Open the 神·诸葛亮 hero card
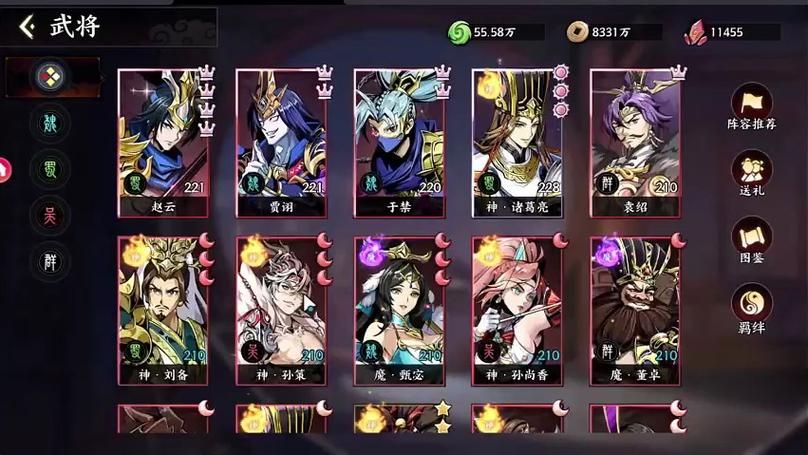 point(517,142)
